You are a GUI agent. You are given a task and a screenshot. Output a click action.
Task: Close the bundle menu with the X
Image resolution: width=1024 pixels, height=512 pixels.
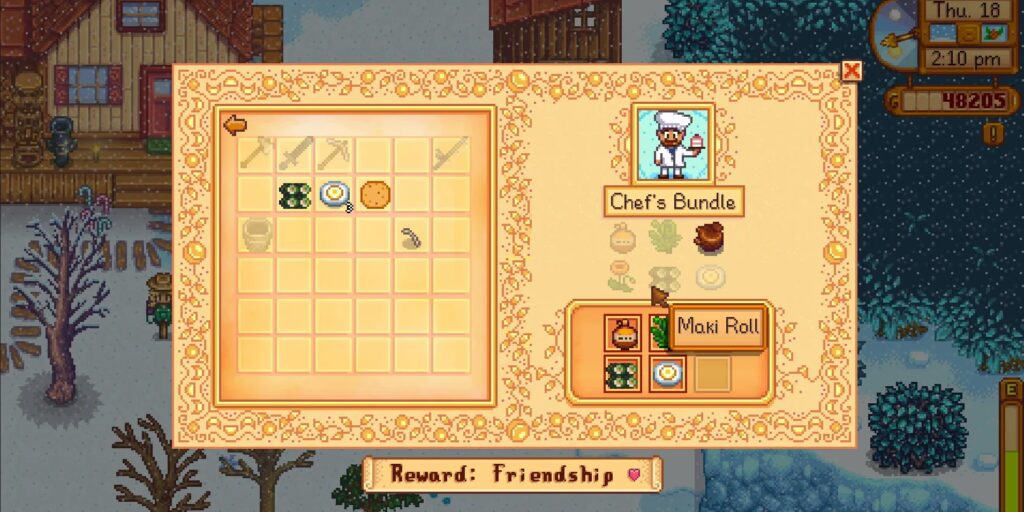(x=851, y=71)
